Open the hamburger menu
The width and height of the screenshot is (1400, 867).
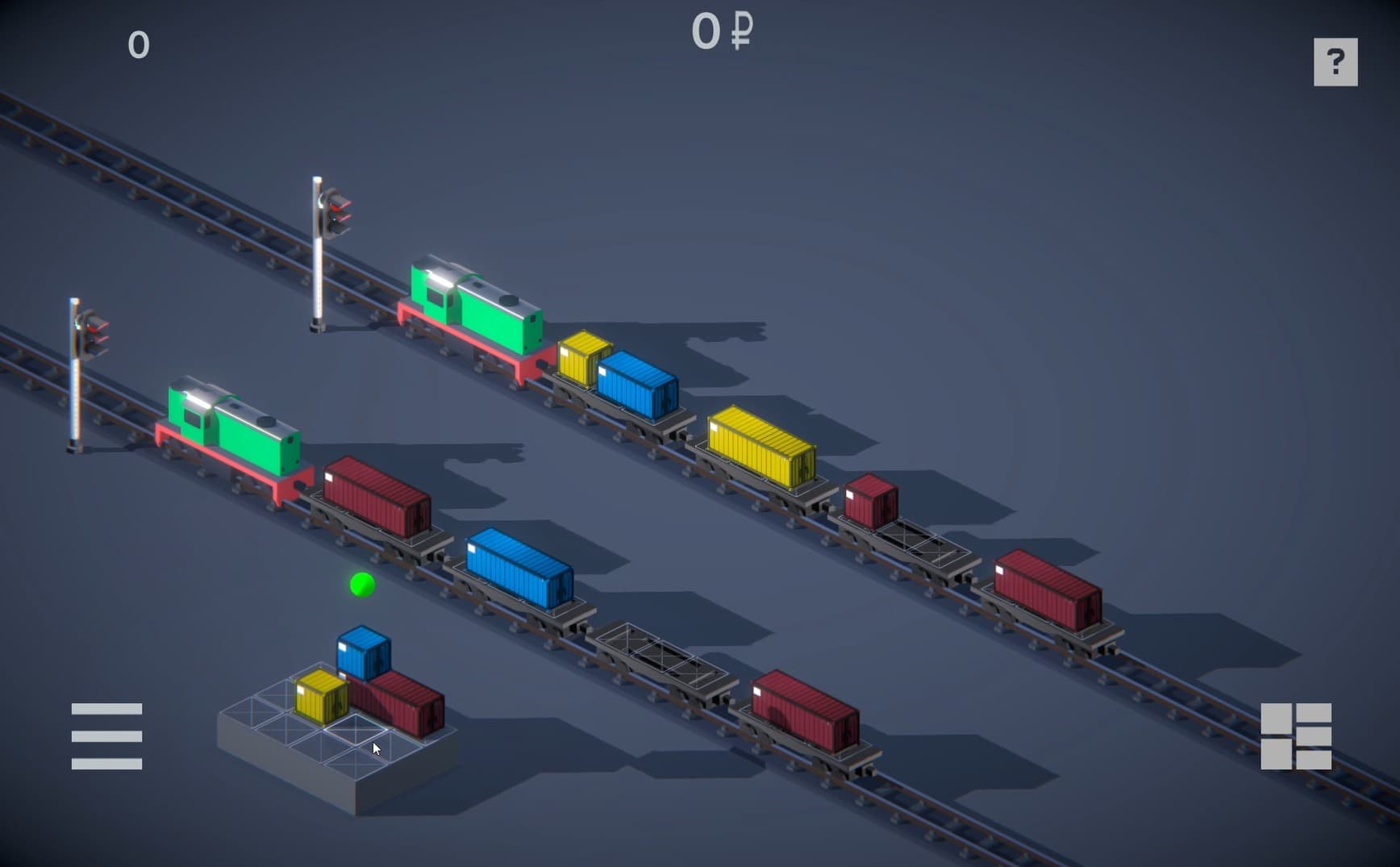(x=106, y=736)
